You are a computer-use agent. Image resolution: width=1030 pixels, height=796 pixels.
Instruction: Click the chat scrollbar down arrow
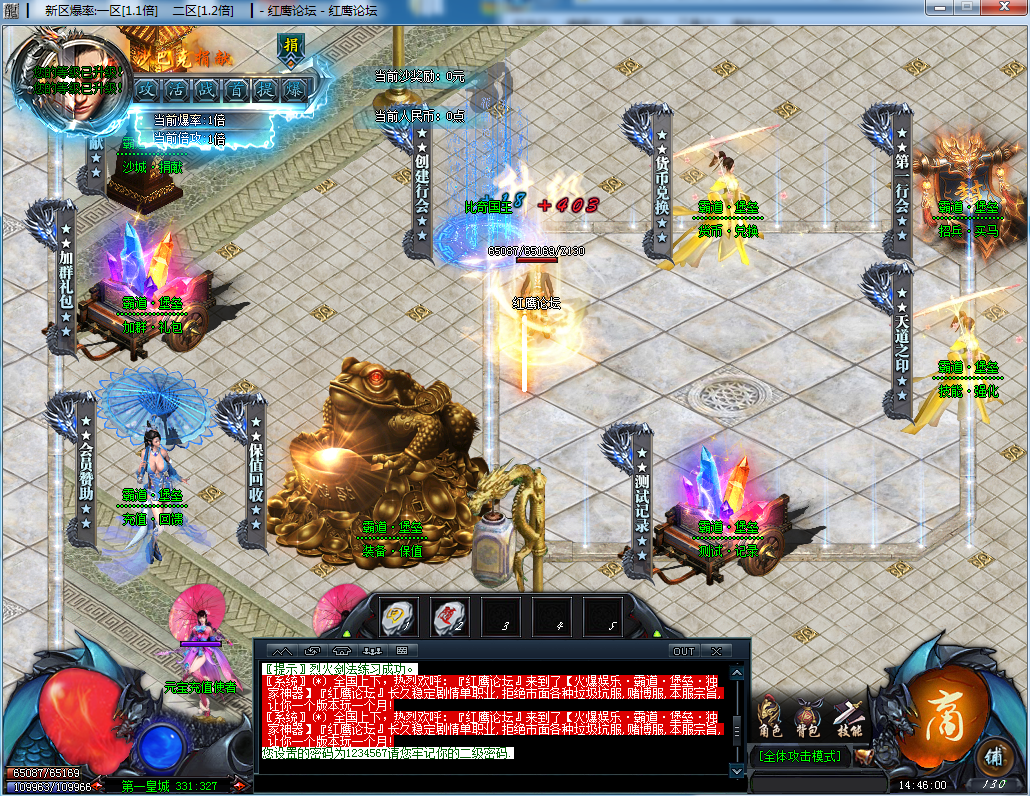click(737, 770)
